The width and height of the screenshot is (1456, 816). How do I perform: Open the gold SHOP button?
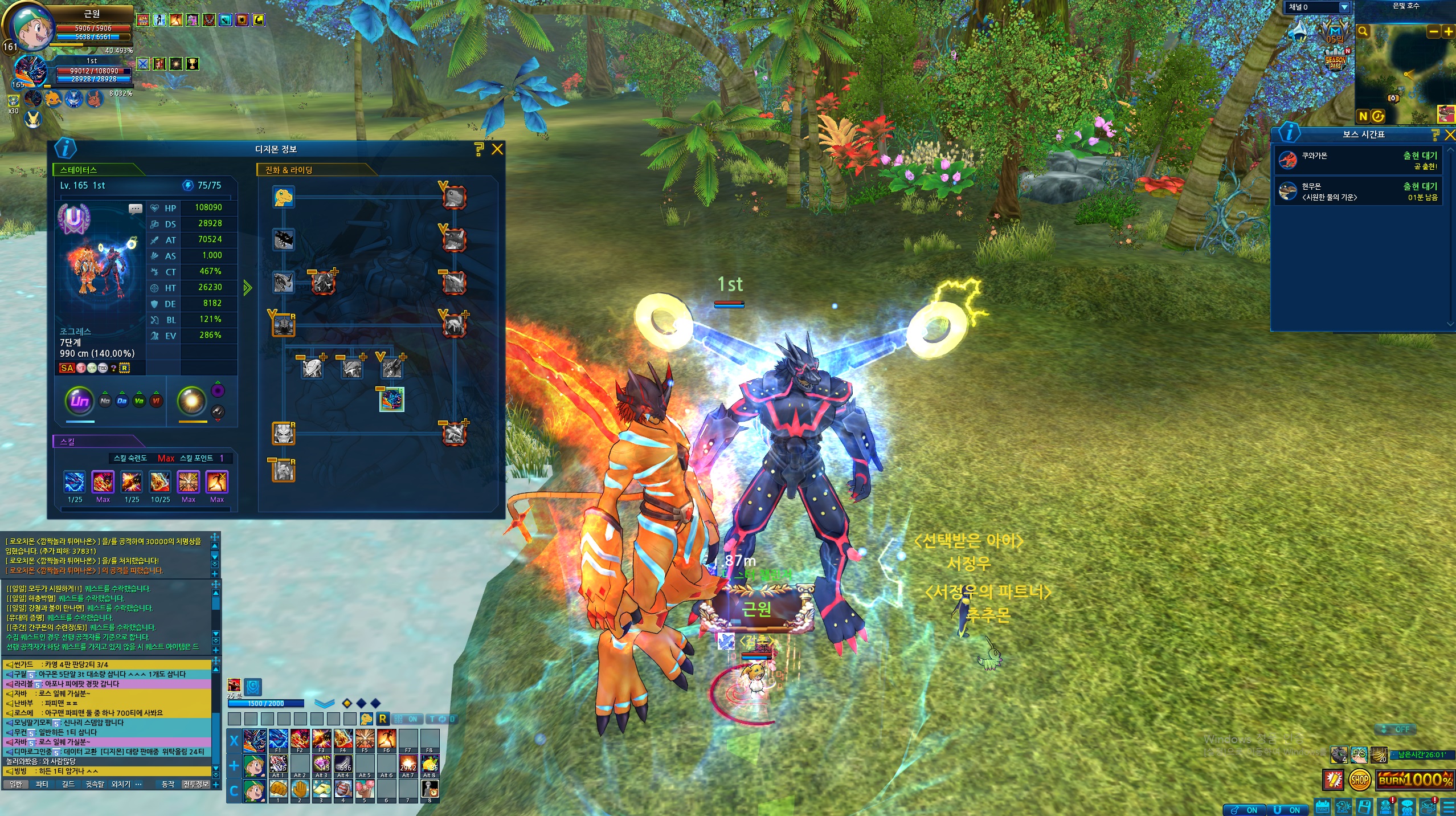tap(1359, 780)
